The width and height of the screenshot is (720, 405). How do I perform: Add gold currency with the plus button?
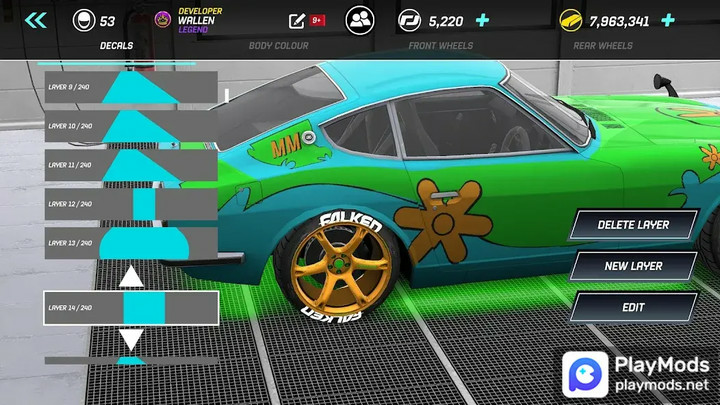pos(668,20)
